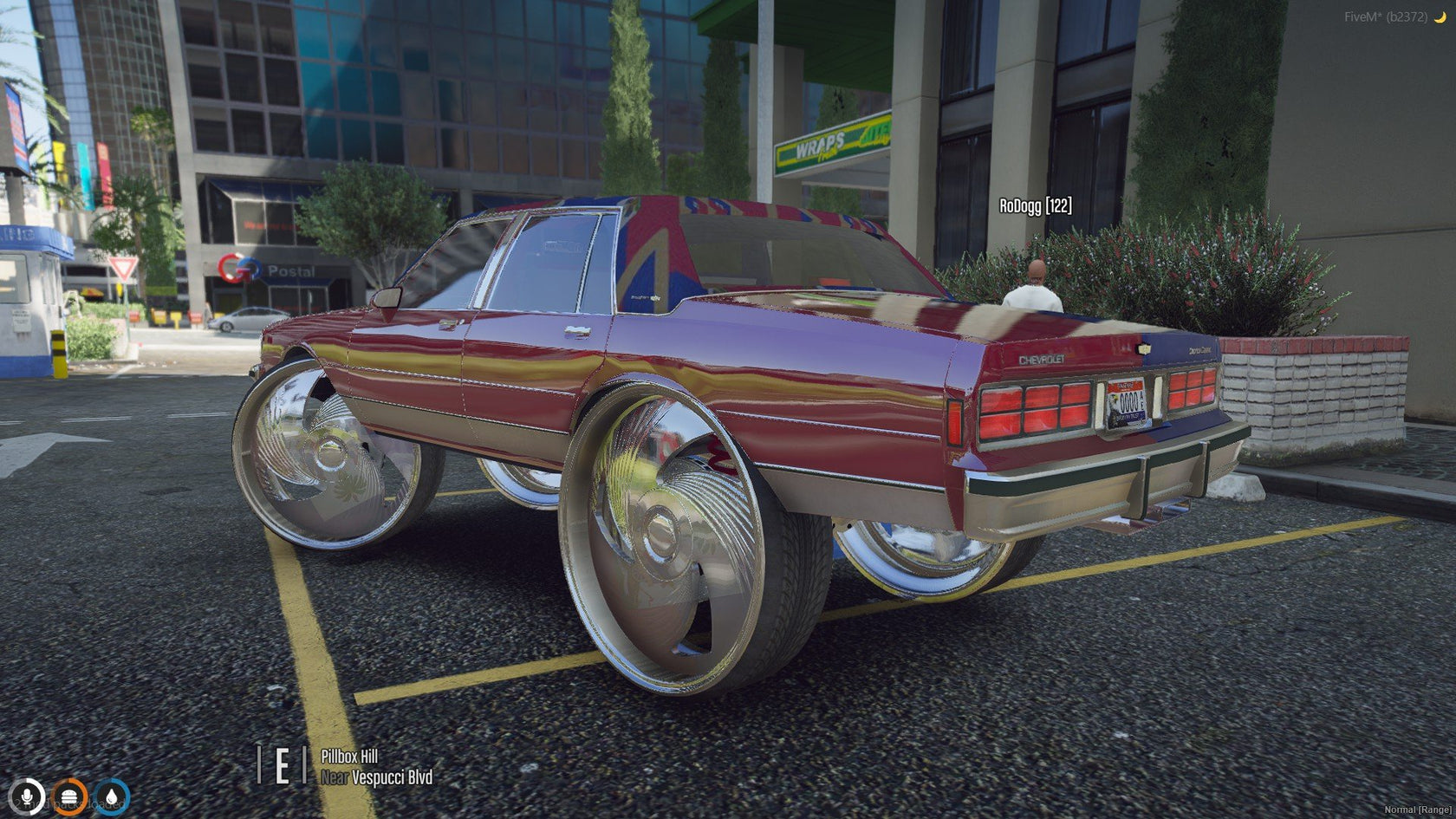This screenshot has height=819, width=1456.
Task: Click the vertical bar left of the E prompt
Action: point(257,765)
